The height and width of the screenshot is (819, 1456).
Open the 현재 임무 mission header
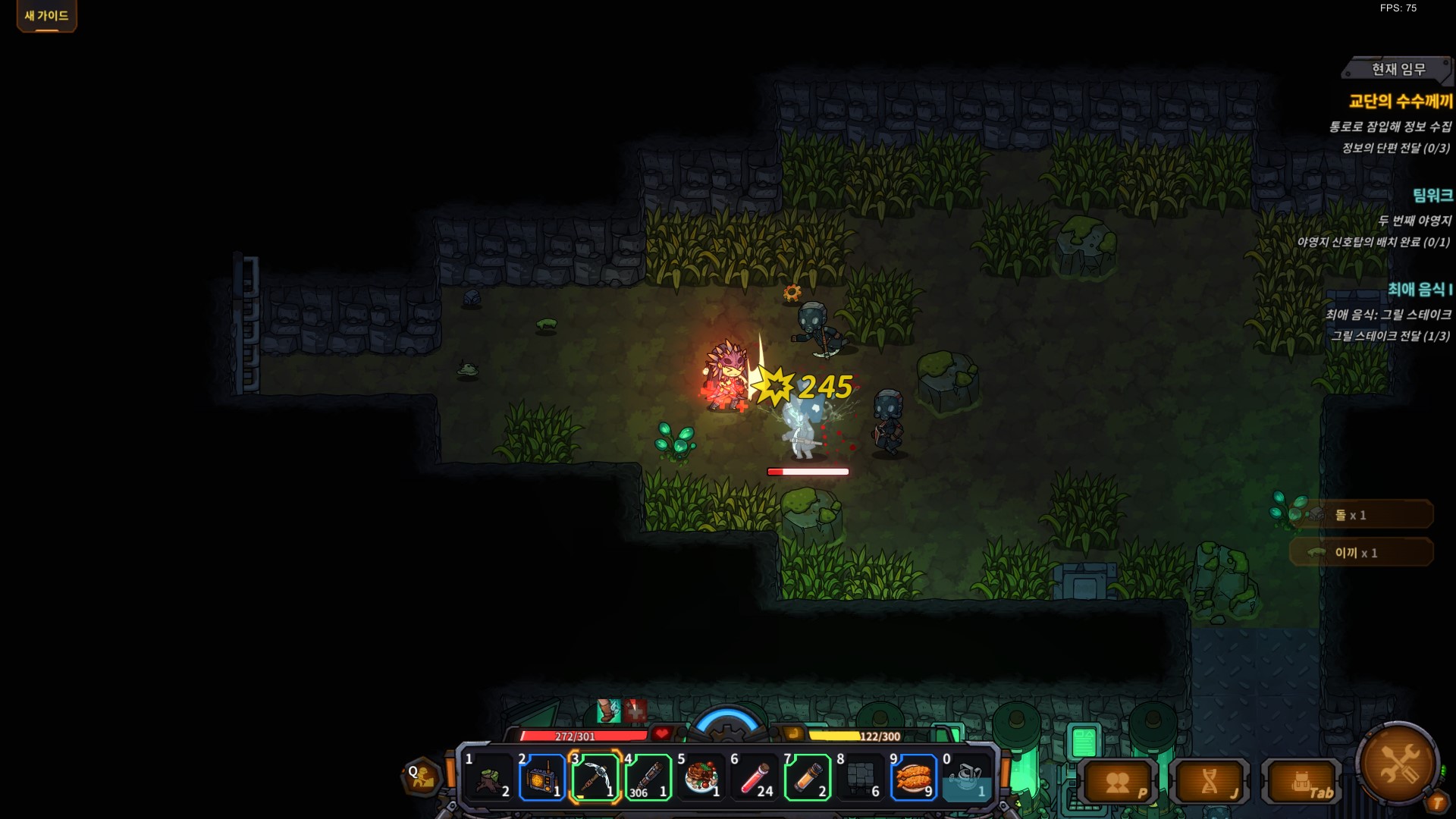click(x=1398, y=69)
